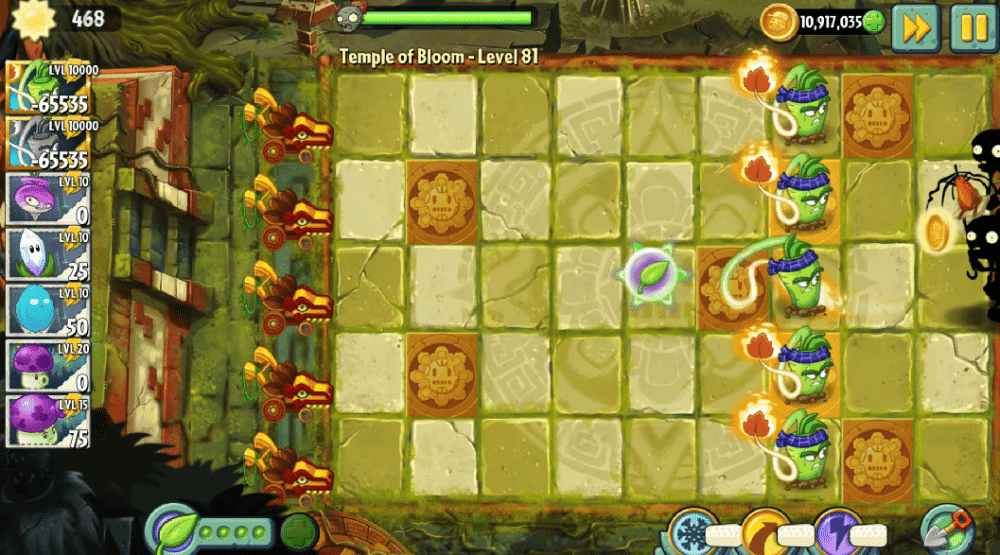Select the blue egg plant costing 50
Viewport: 1000px width, 555px height.
[x=48, y=311]
